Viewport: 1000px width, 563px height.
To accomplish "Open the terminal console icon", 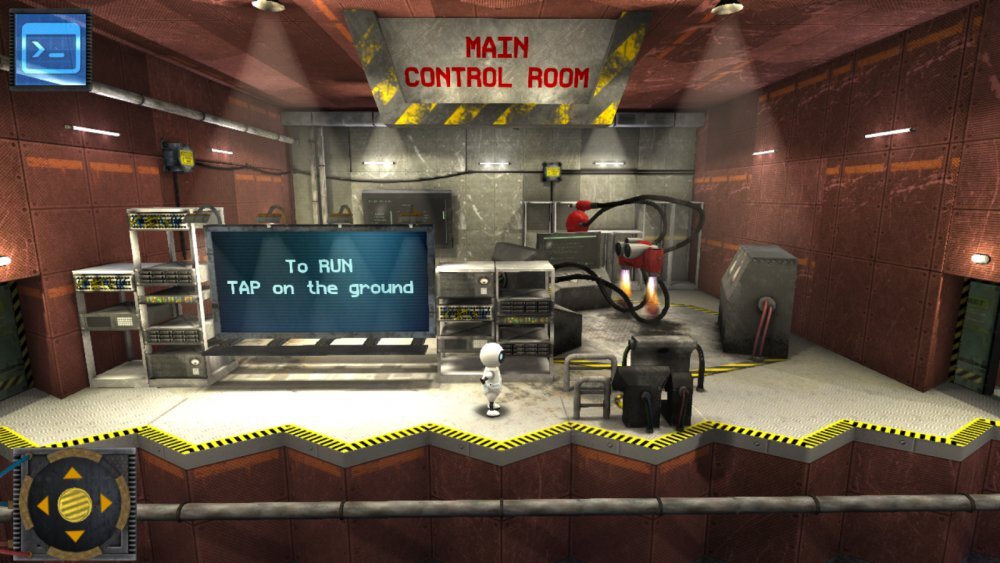I will [50, 48].
